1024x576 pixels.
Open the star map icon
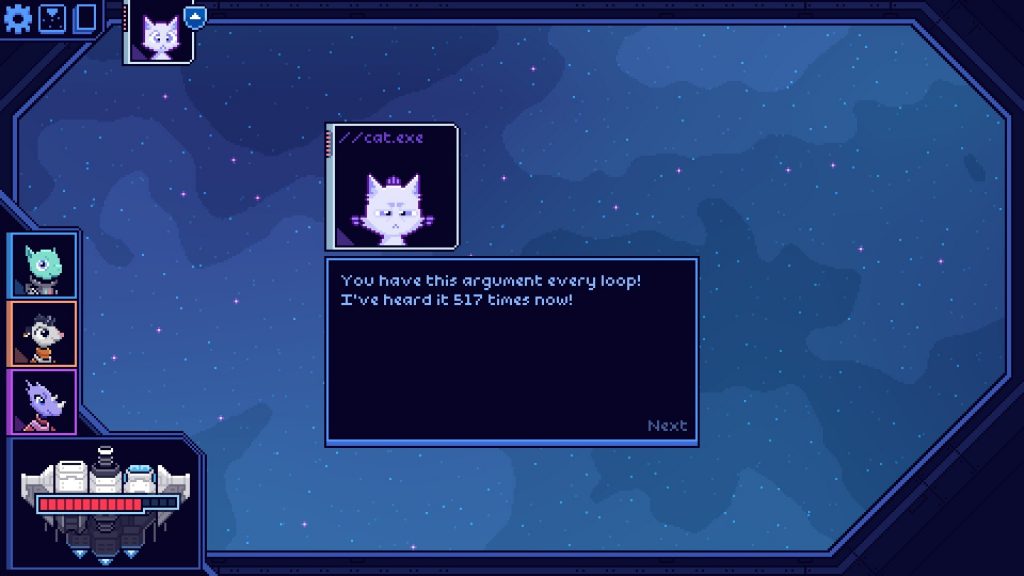click(52, 18)
